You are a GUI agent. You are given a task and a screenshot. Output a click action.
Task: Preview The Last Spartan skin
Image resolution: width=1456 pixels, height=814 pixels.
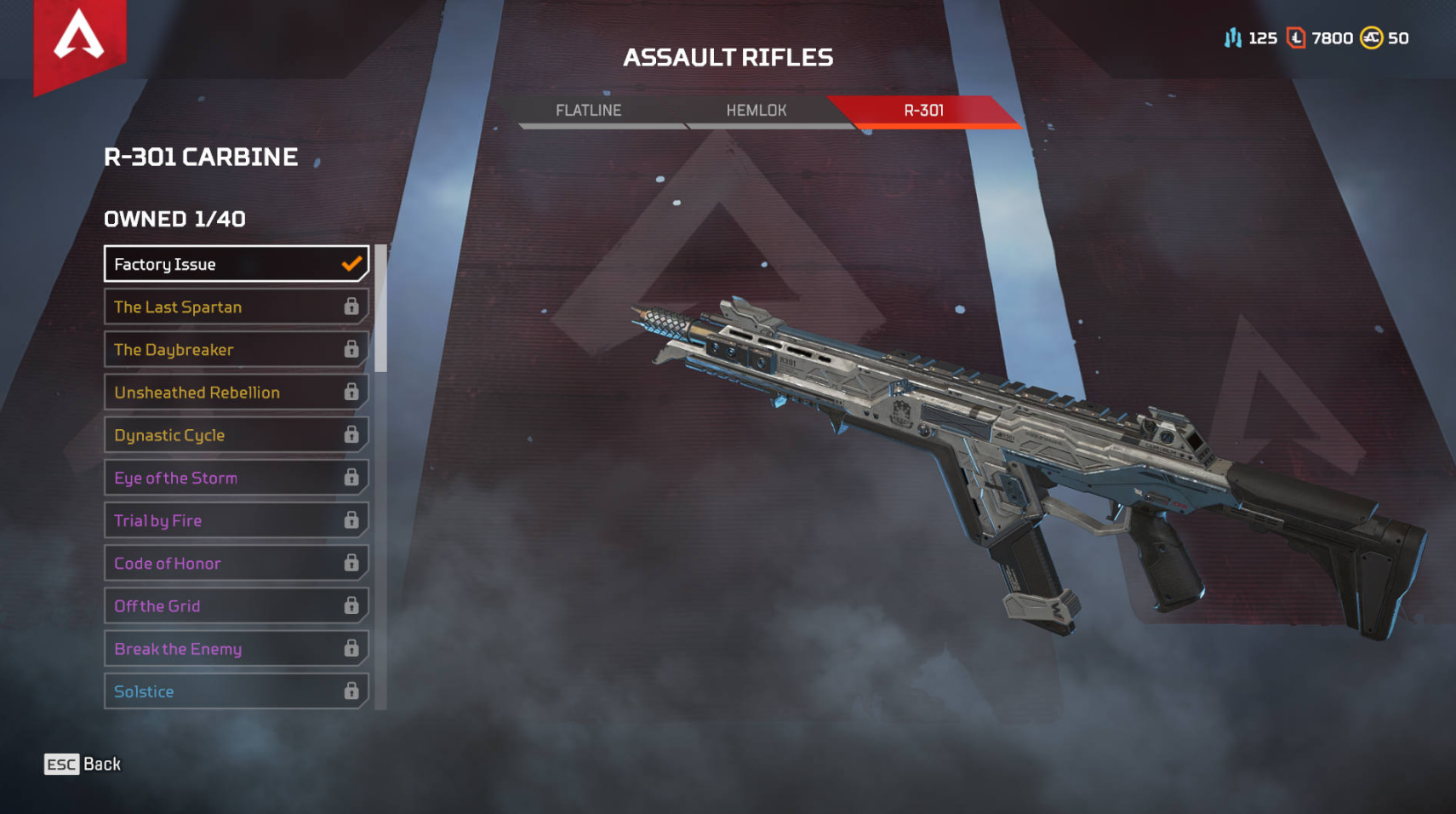pos(236,307)
